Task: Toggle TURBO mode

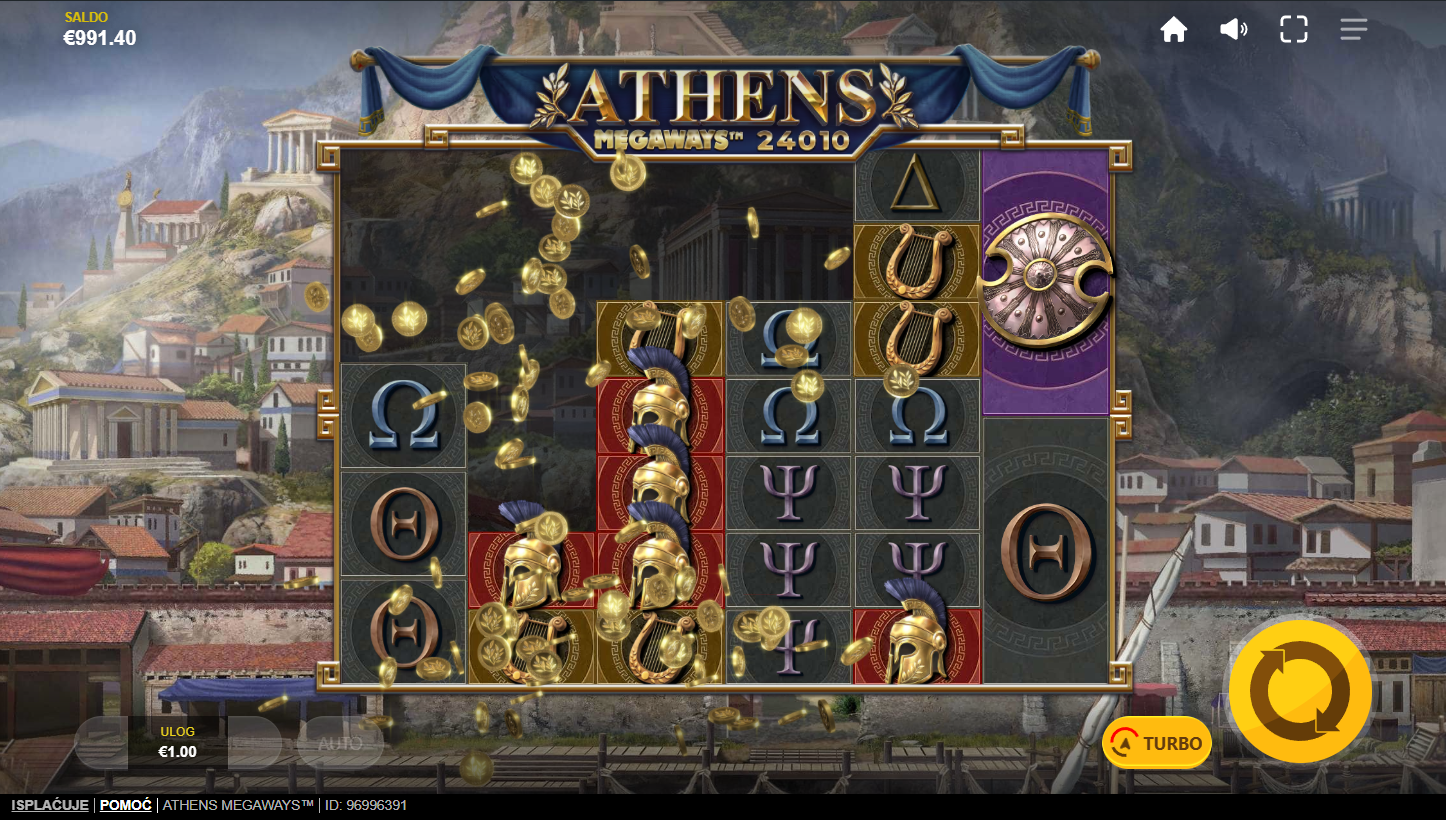Action: click(1157, 743)
